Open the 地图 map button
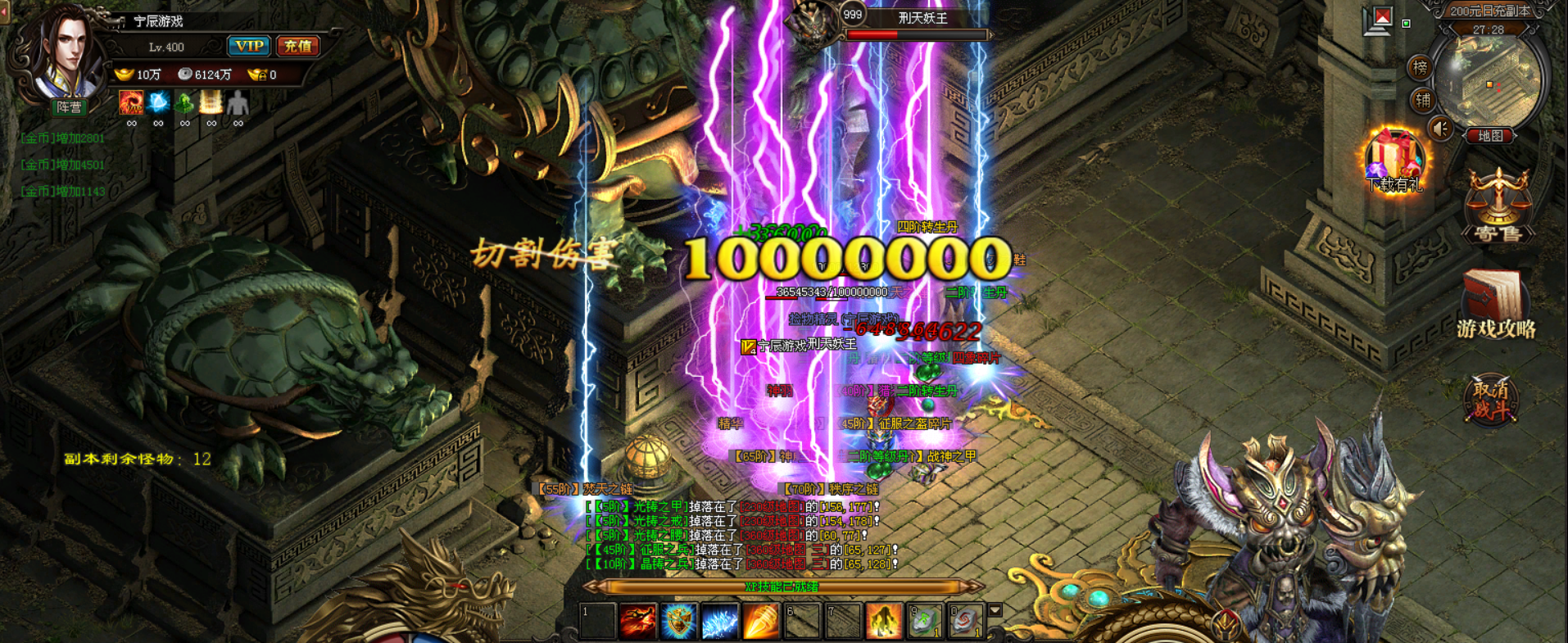Viewport: 1568px width, 643px height. 1490,136
